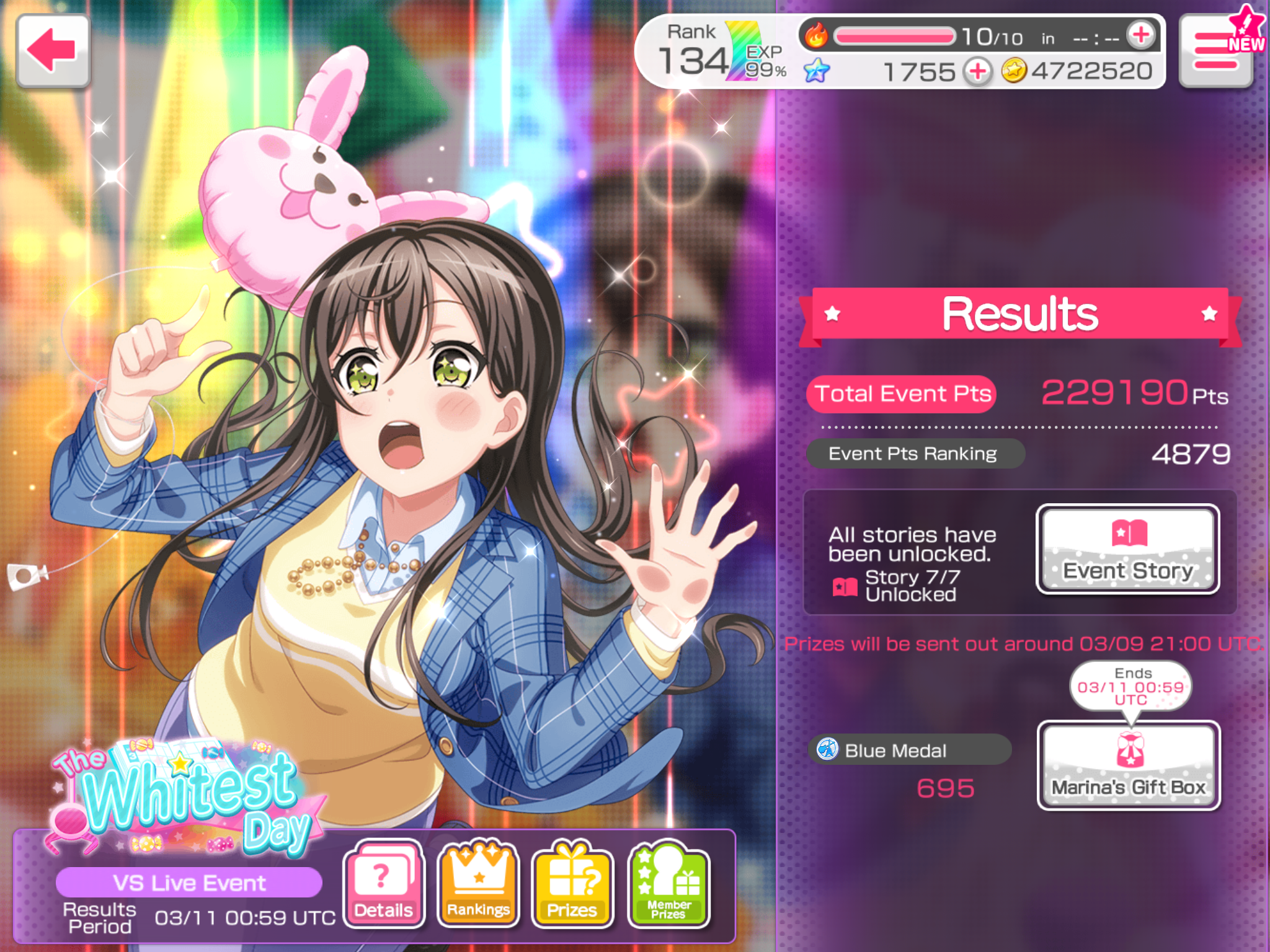Image resolution: width=1270 pixels, height=952 pixels.
Task: Check Member Prizes
Action: (668, 884)
